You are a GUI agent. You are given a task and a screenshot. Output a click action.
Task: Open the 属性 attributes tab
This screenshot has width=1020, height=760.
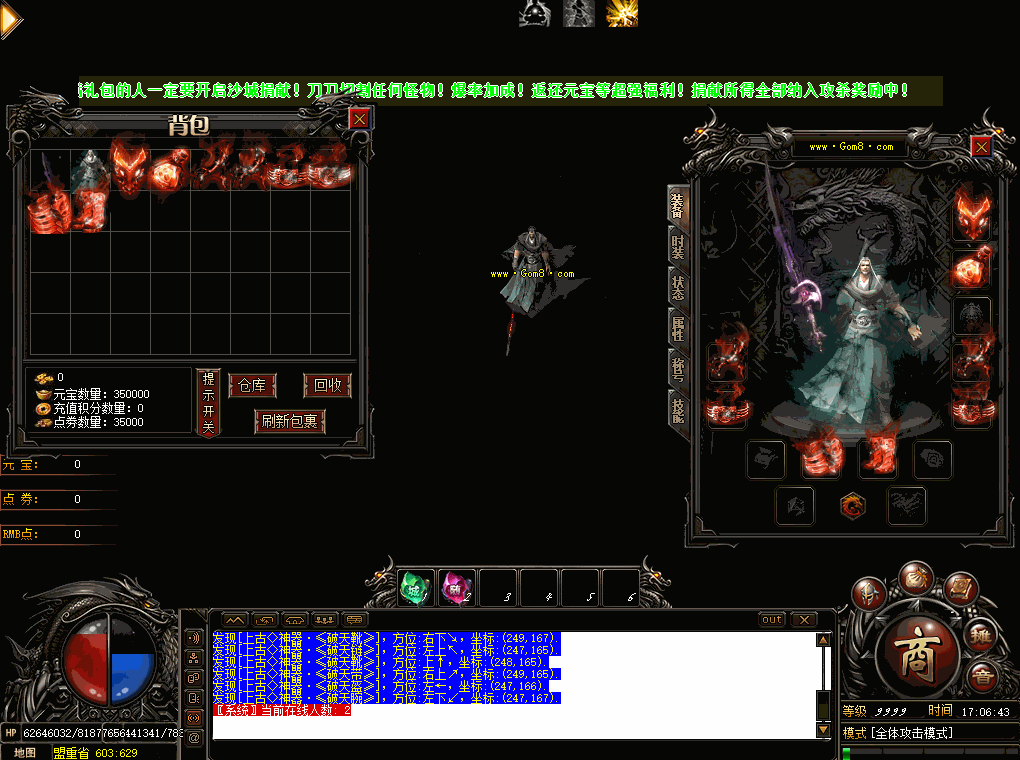pyautogui.click(x=678, y=327)
